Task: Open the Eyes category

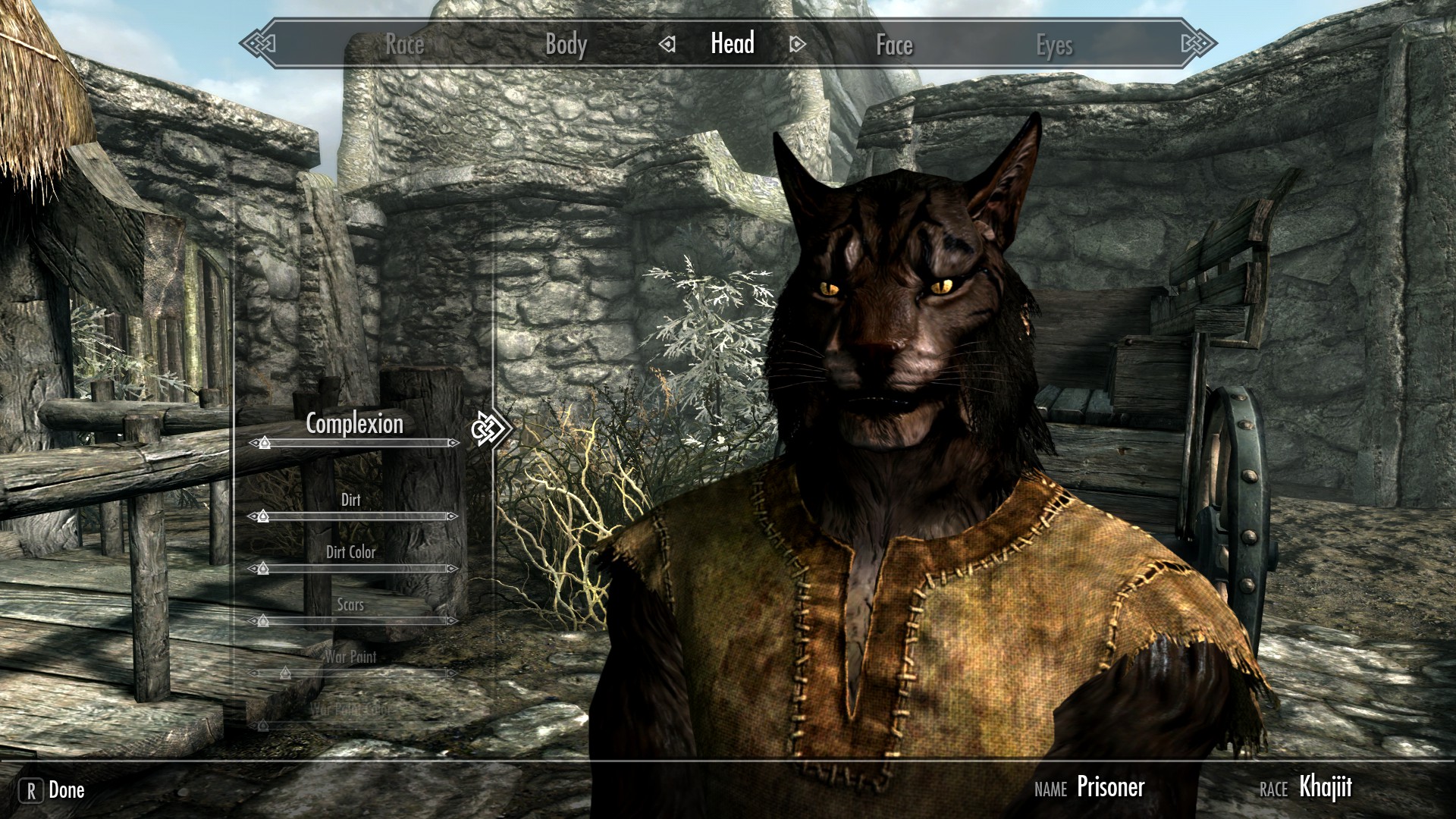Action: click(x=1056, y=45)
